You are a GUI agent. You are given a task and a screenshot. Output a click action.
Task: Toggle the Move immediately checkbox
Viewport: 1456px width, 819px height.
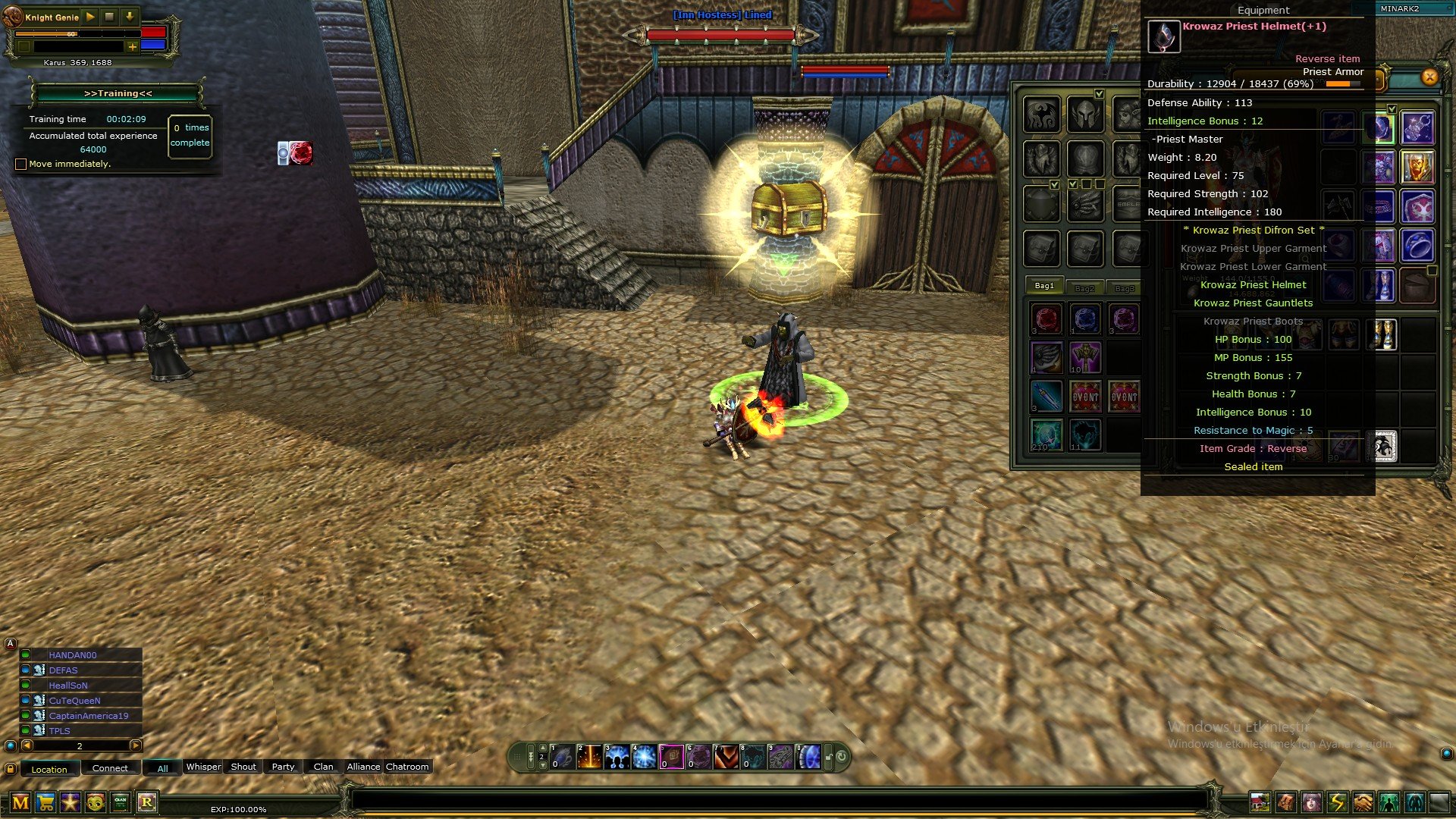pos(21,164)
